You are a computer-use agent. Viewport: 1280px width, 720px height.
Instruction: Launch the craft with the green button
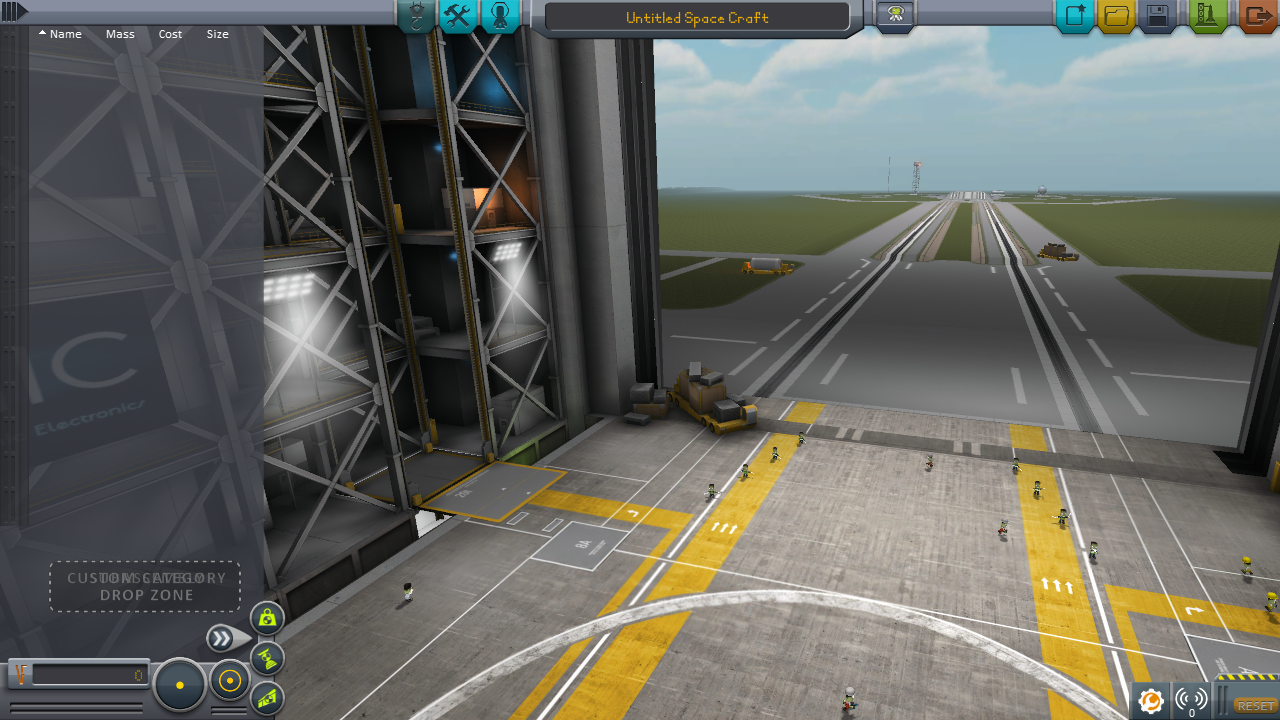pyautogui.click(x=1208, y=16)
